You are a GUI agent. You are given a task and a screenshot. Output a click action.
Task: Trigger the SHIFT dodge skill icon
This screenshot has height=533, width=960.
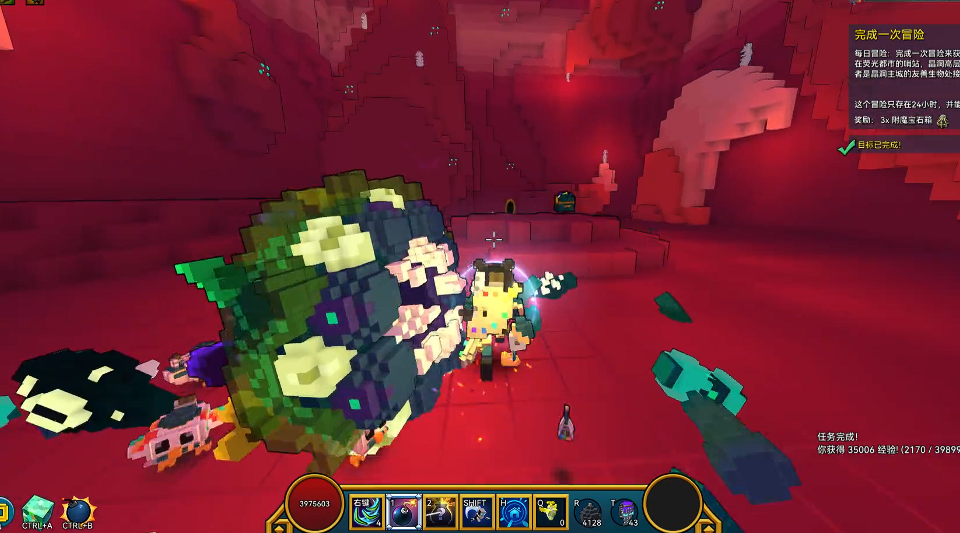point(477,511)
